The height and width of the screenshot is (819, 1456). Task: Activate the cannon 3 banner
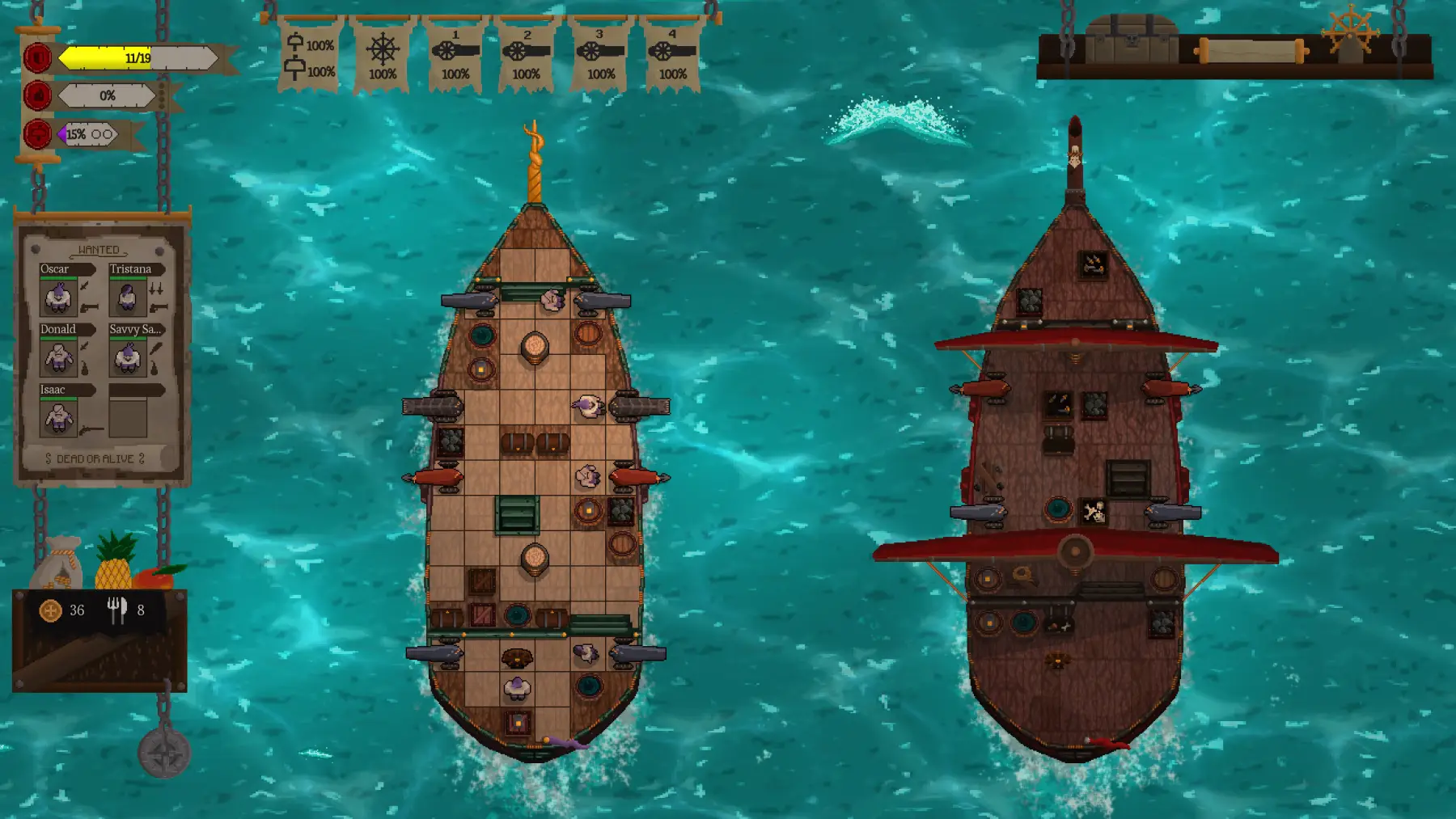pos(600,56)
